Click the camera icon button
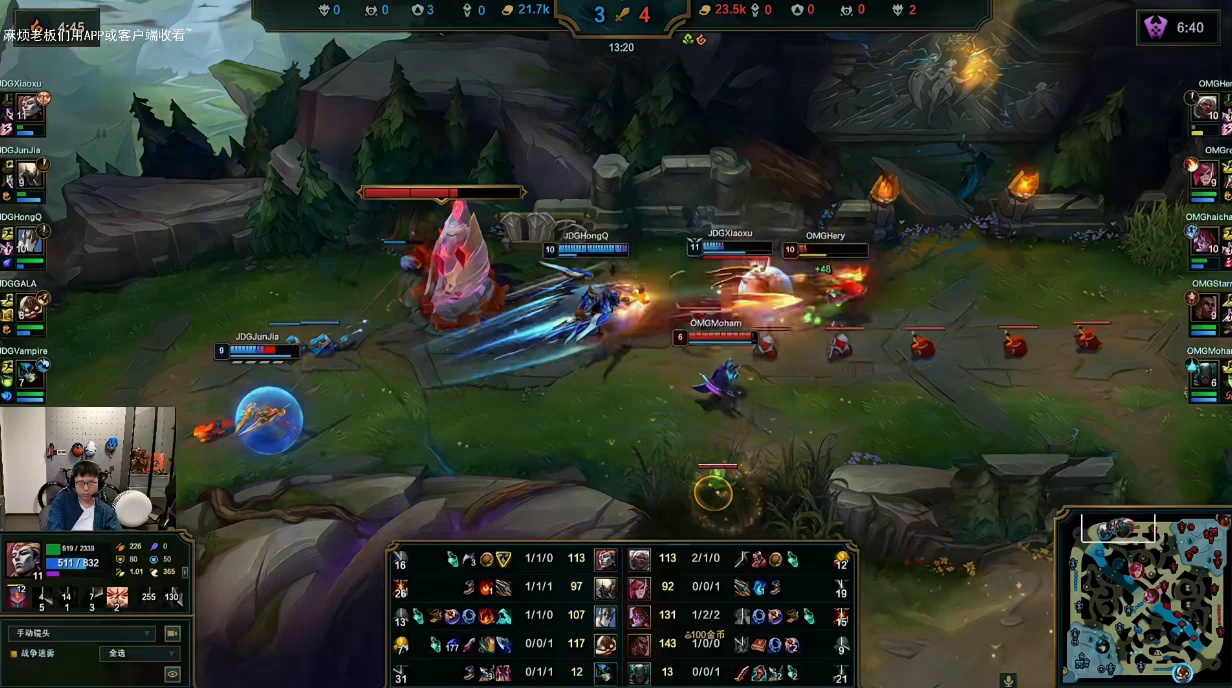The width and height of the screenshot is (1232, 688). coord(172,633)
